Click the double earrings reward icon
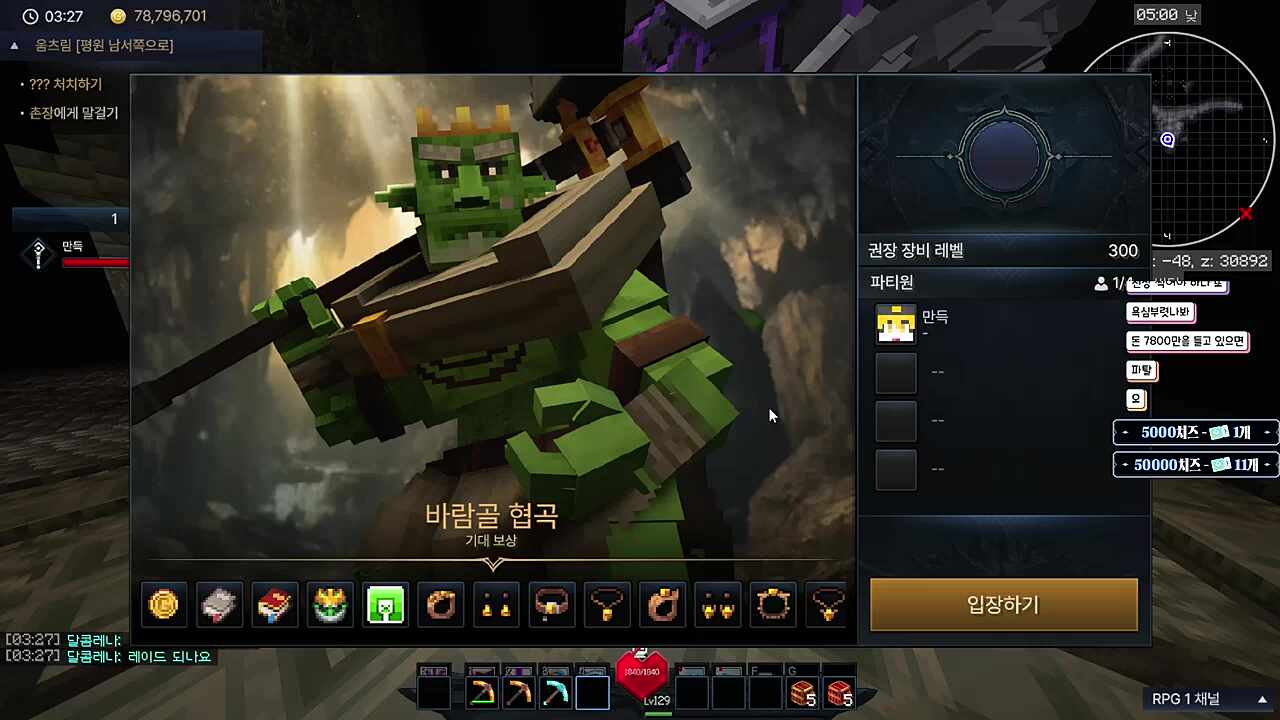Viewport: 1280px width, 720px height. (x=717, y=604)
